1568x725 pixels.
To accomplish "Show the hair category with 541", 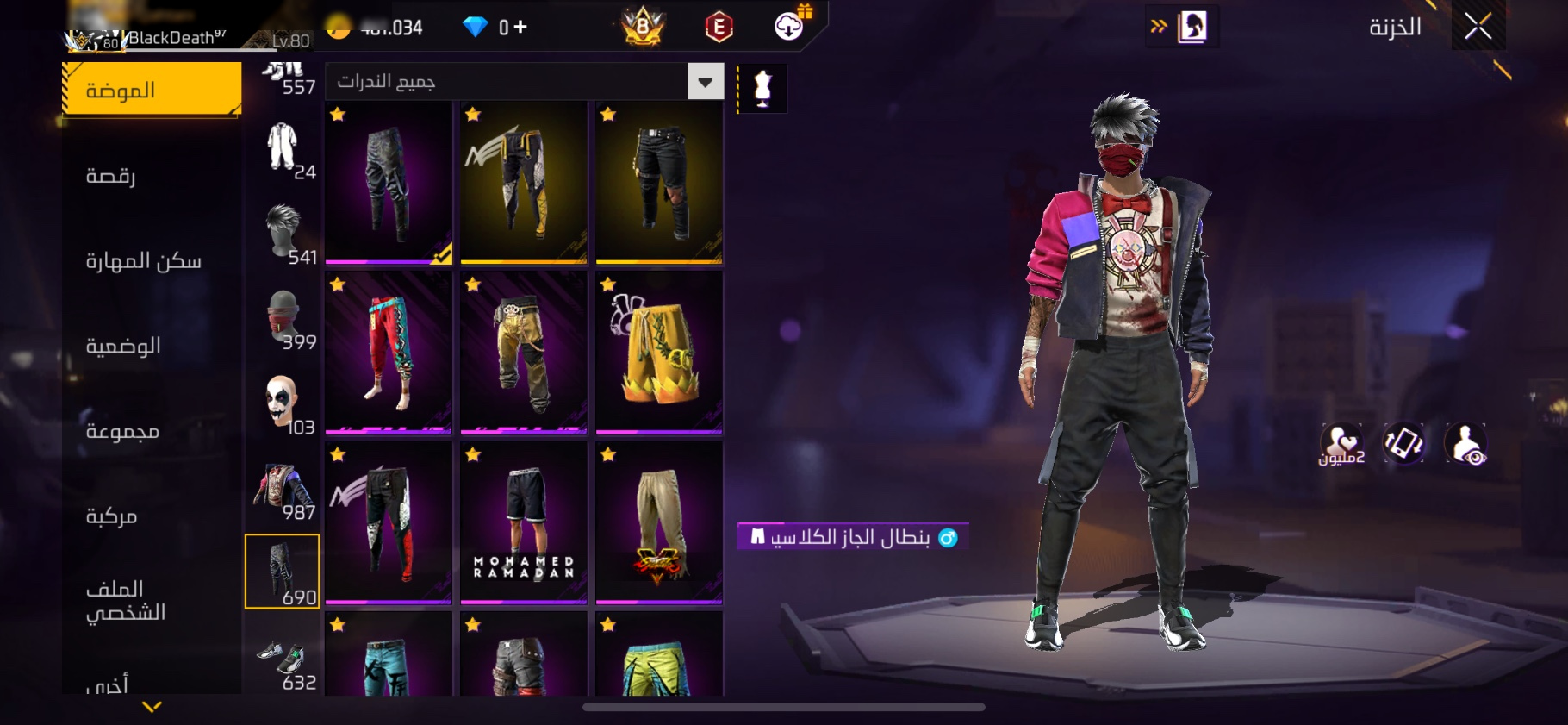I will pyautogui.click(x=283, y=232).
